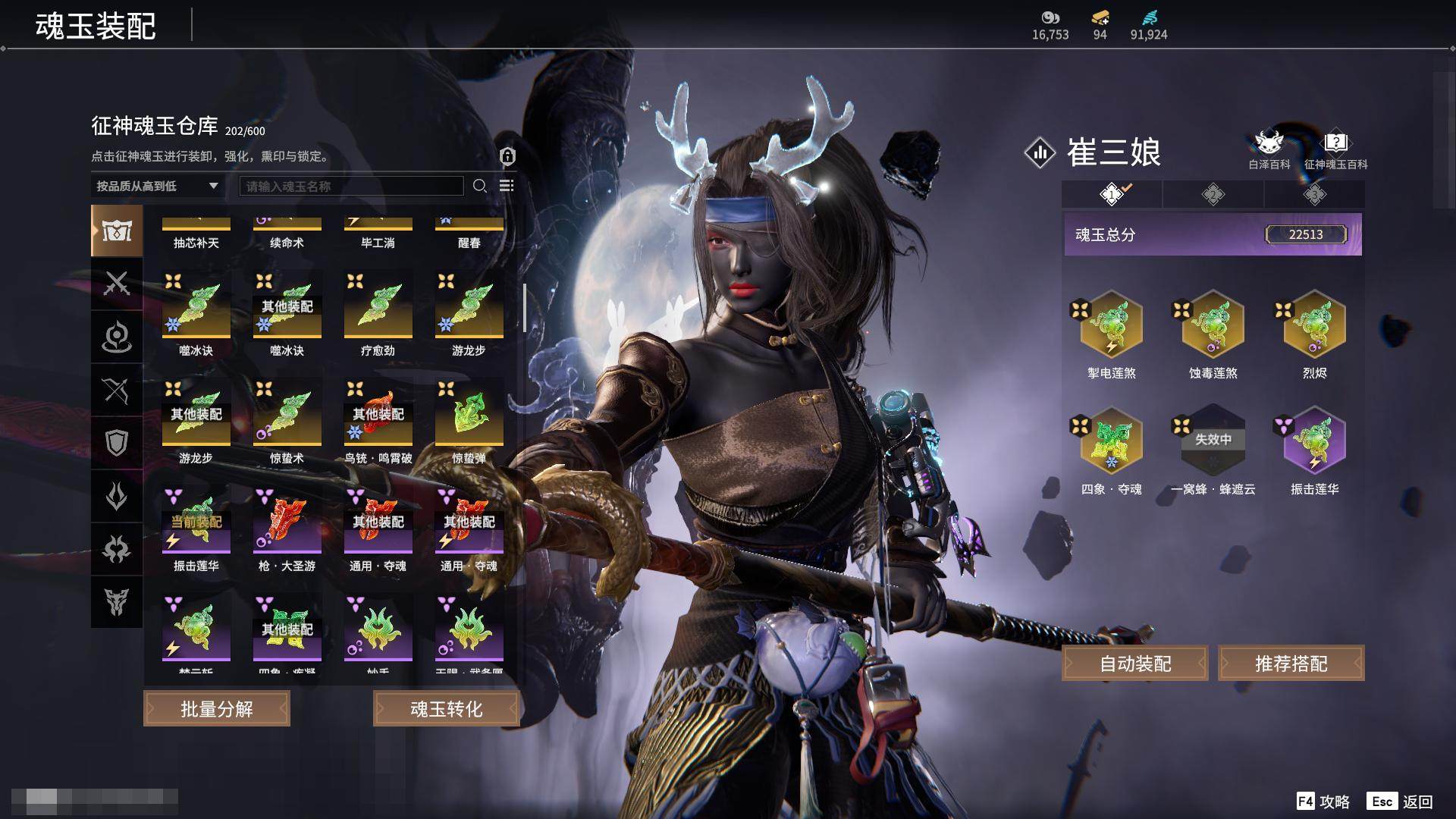Open the 魂玉转化 conversion button
Viewport: 1456px width, 819px height.
(x=446, y=709)
